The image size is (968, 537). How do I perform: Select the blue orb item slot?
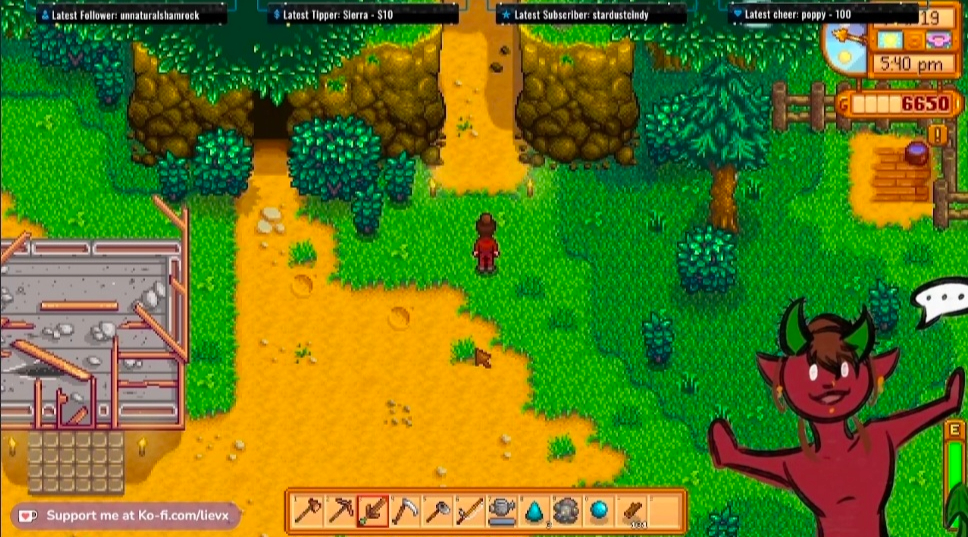pos(598,512)
